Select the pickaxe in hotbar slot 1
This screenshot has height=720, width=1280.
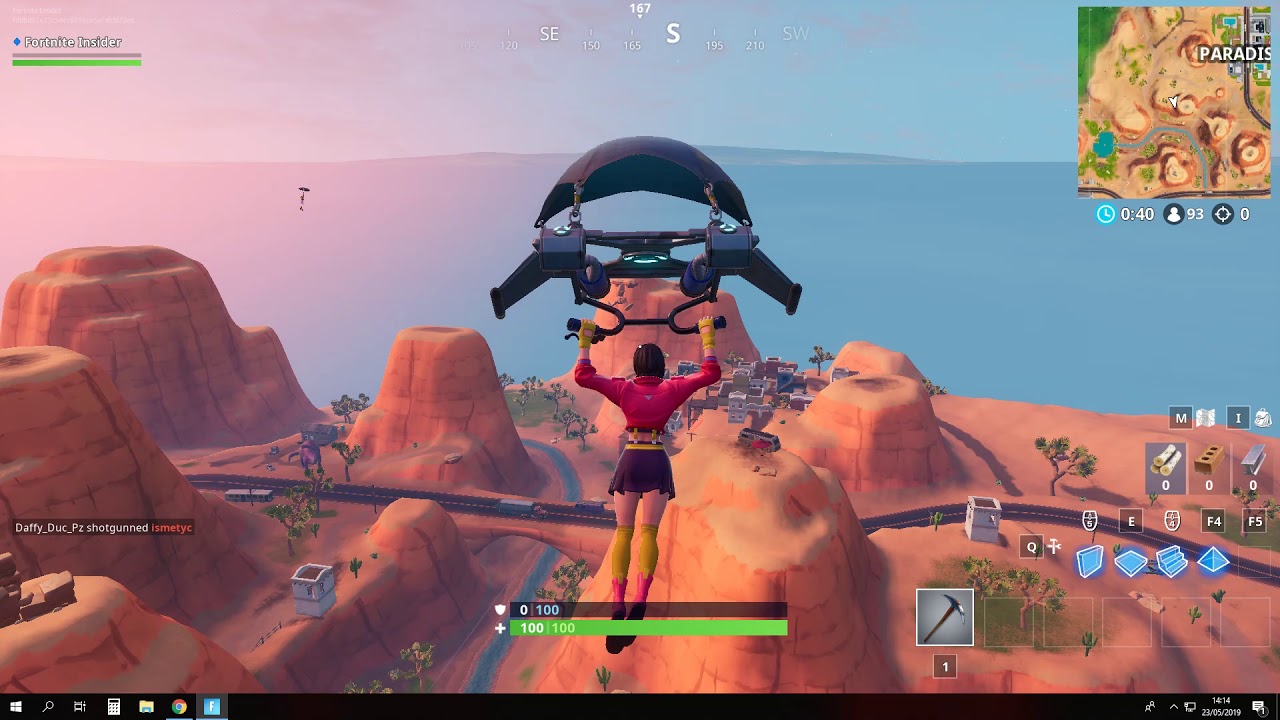945,617
